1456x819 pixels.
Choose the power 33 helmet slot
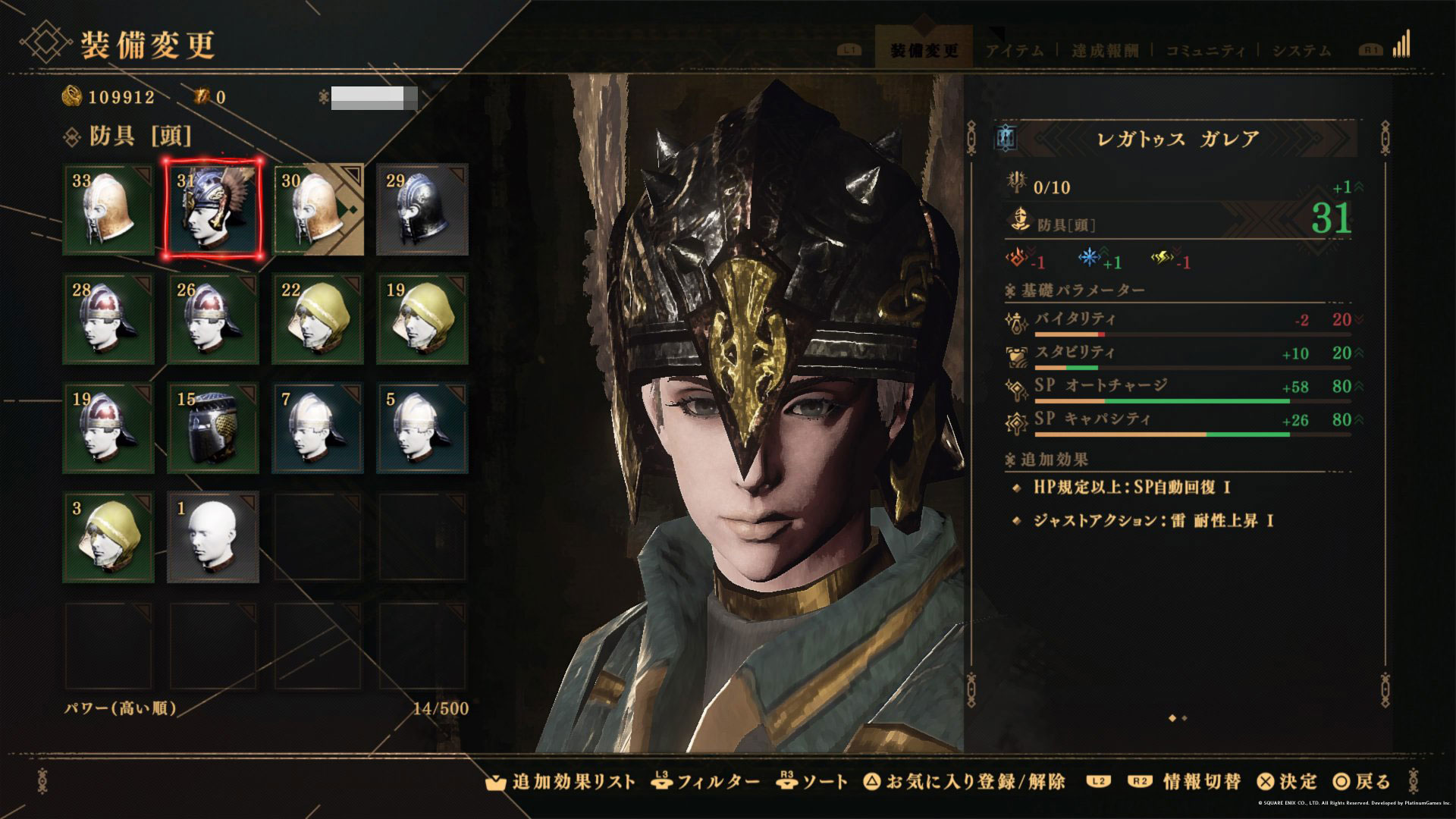tap(108, 209)
